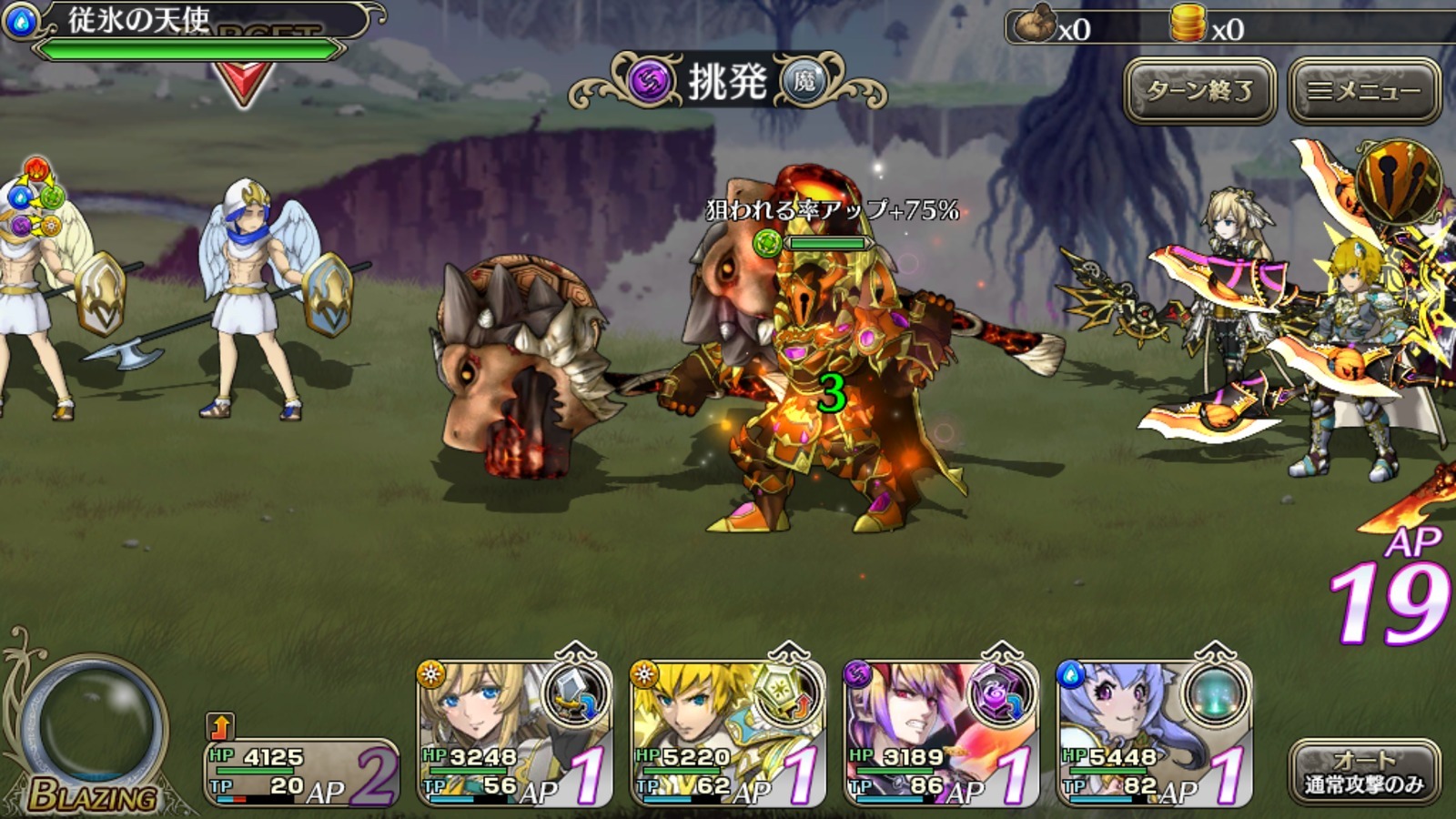Viewport: 1456px width, 819px height.
Task: Toggle the オート auto-battle button
Action: [x=1364, y=772]
